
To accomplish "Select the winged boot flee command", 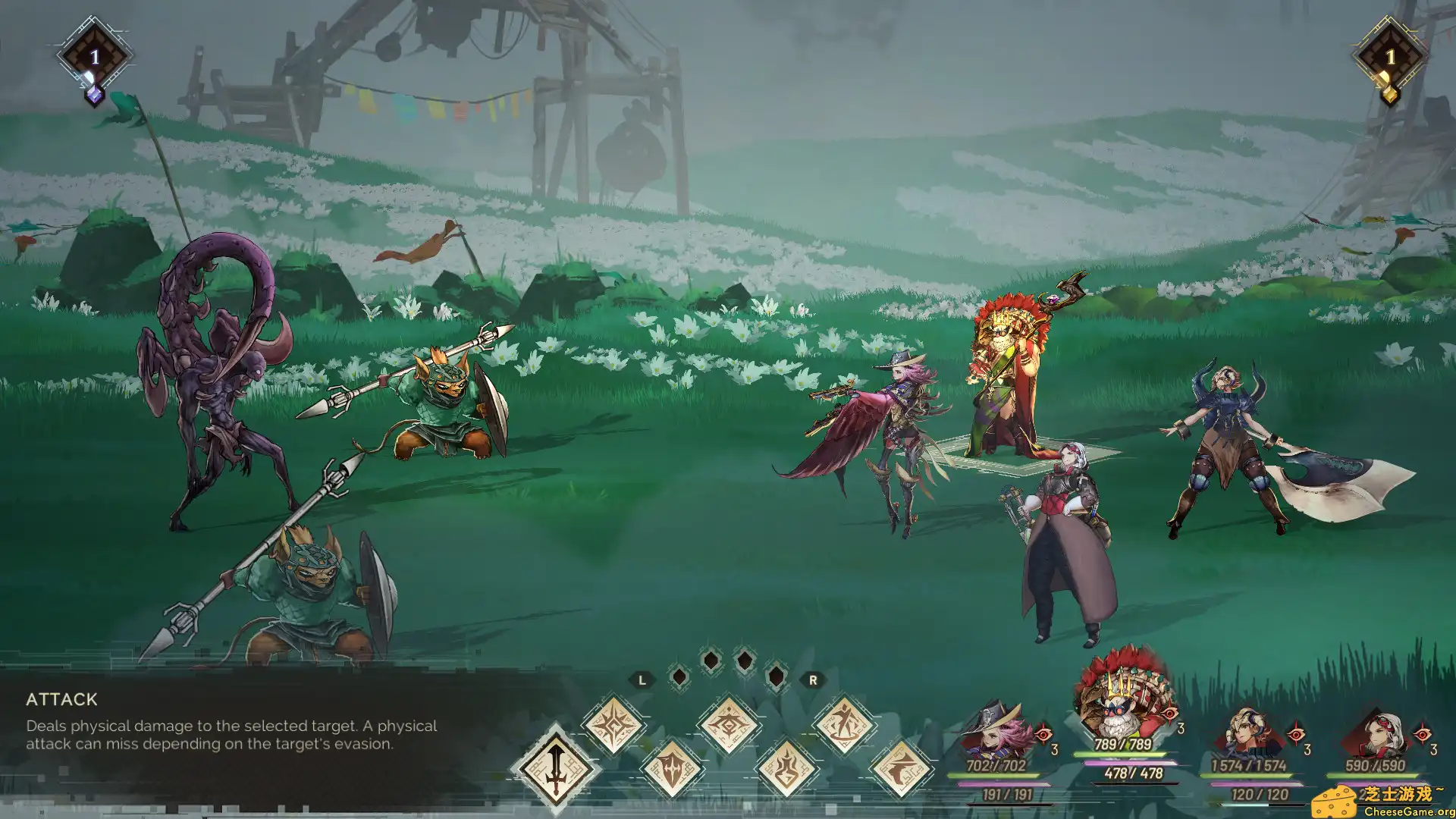I will [x=902, y=768].
